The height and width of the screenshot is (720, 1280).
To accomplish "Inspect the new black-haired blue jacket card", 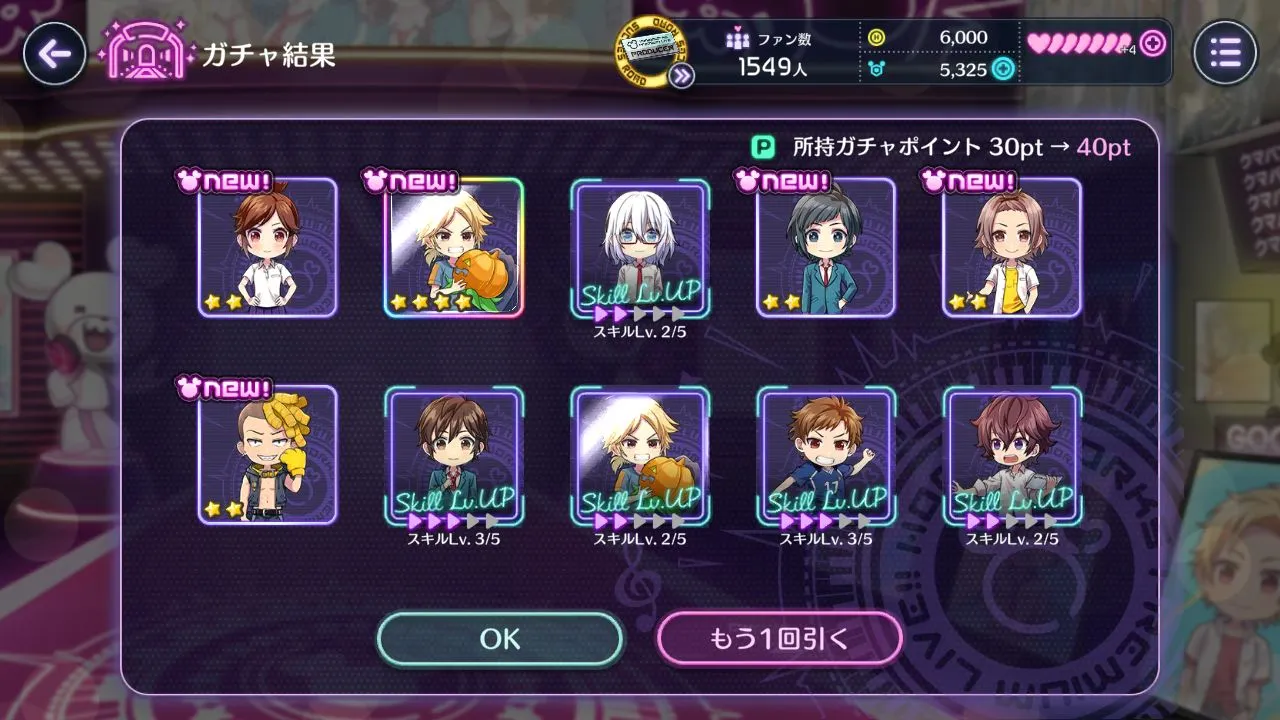I will point(826,248).
